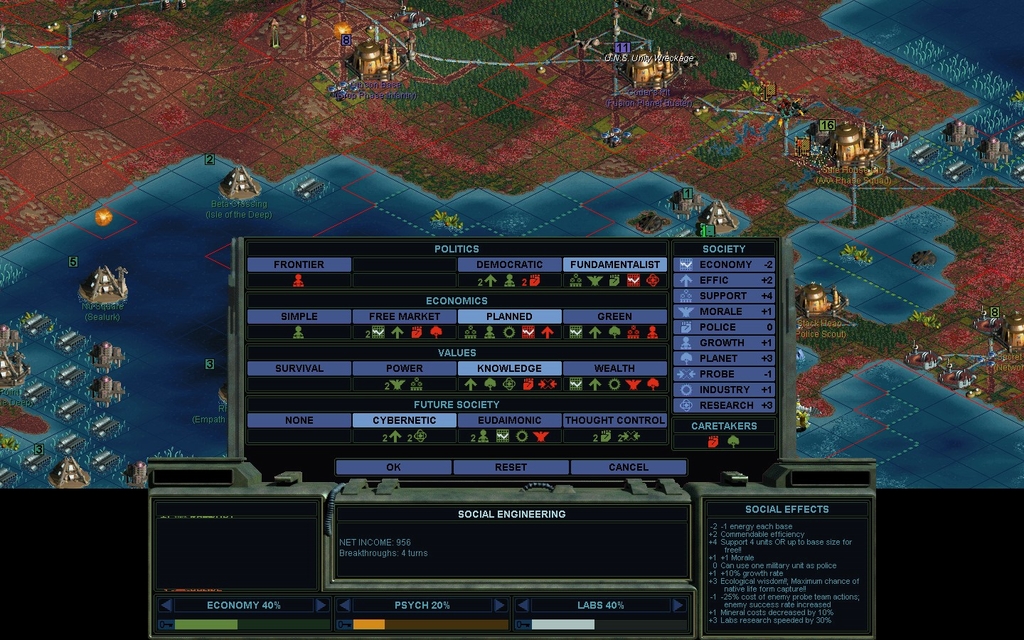The image size is (1024, 640).
Task: Choose Cybernetic future society
Action: (405, 421)
